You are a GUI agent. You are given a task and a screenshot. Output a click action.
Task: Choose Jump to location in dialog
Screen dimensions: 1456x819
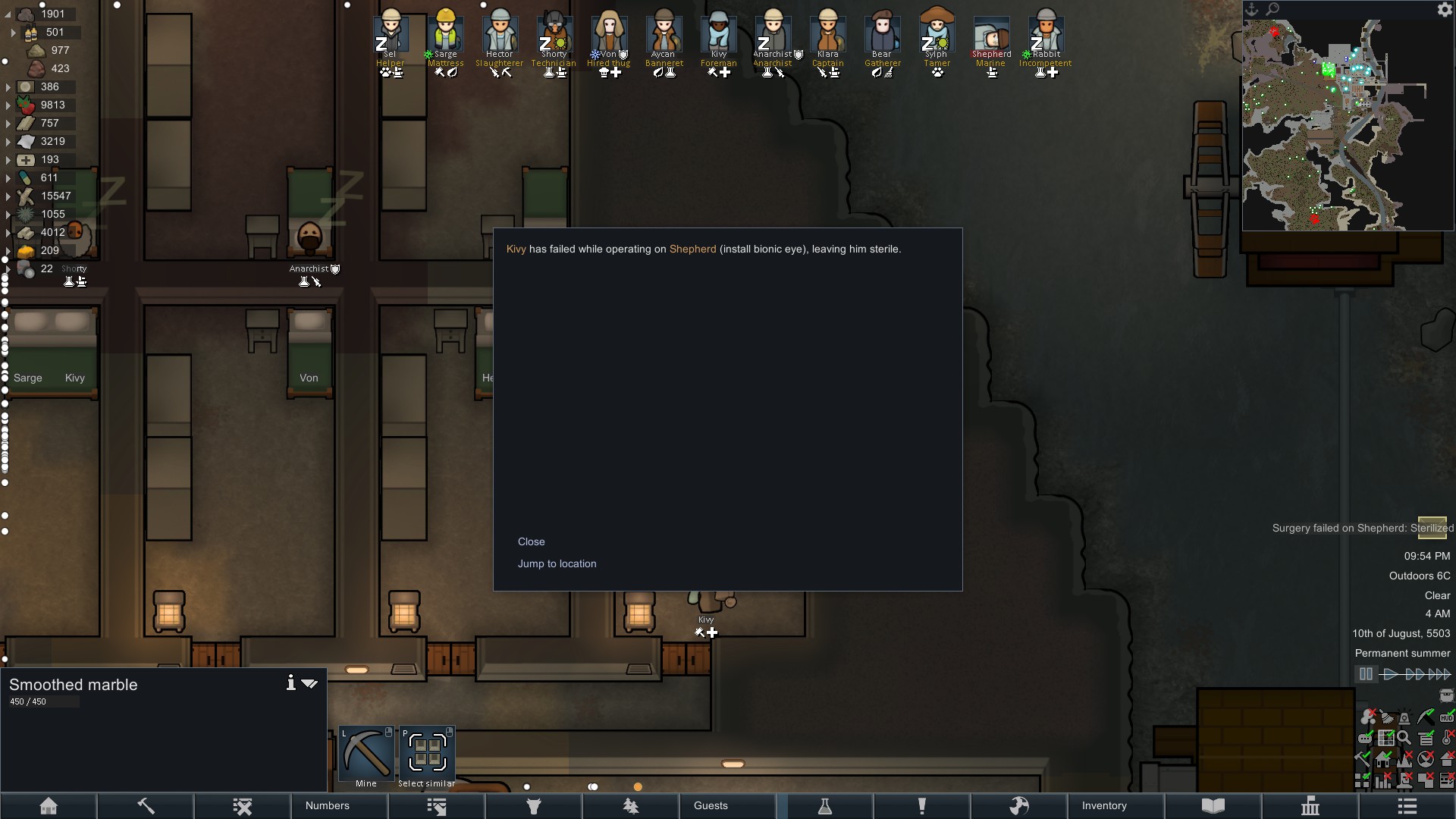click(557, 563)
